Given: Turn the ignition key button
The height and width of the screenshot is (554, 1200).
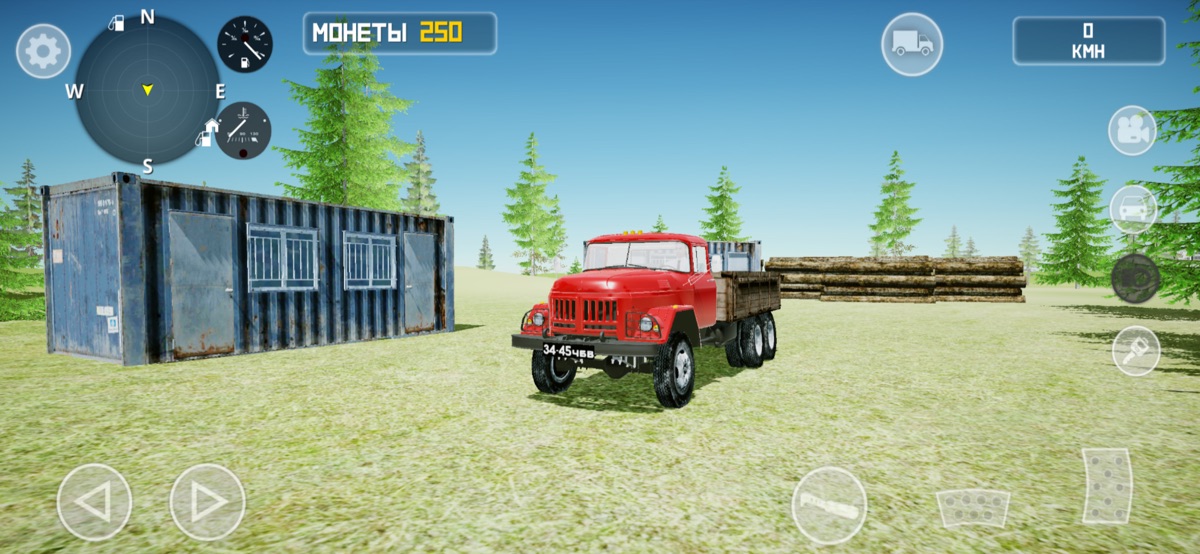Looking at the screenshot, I should (x=1136, y=351).
